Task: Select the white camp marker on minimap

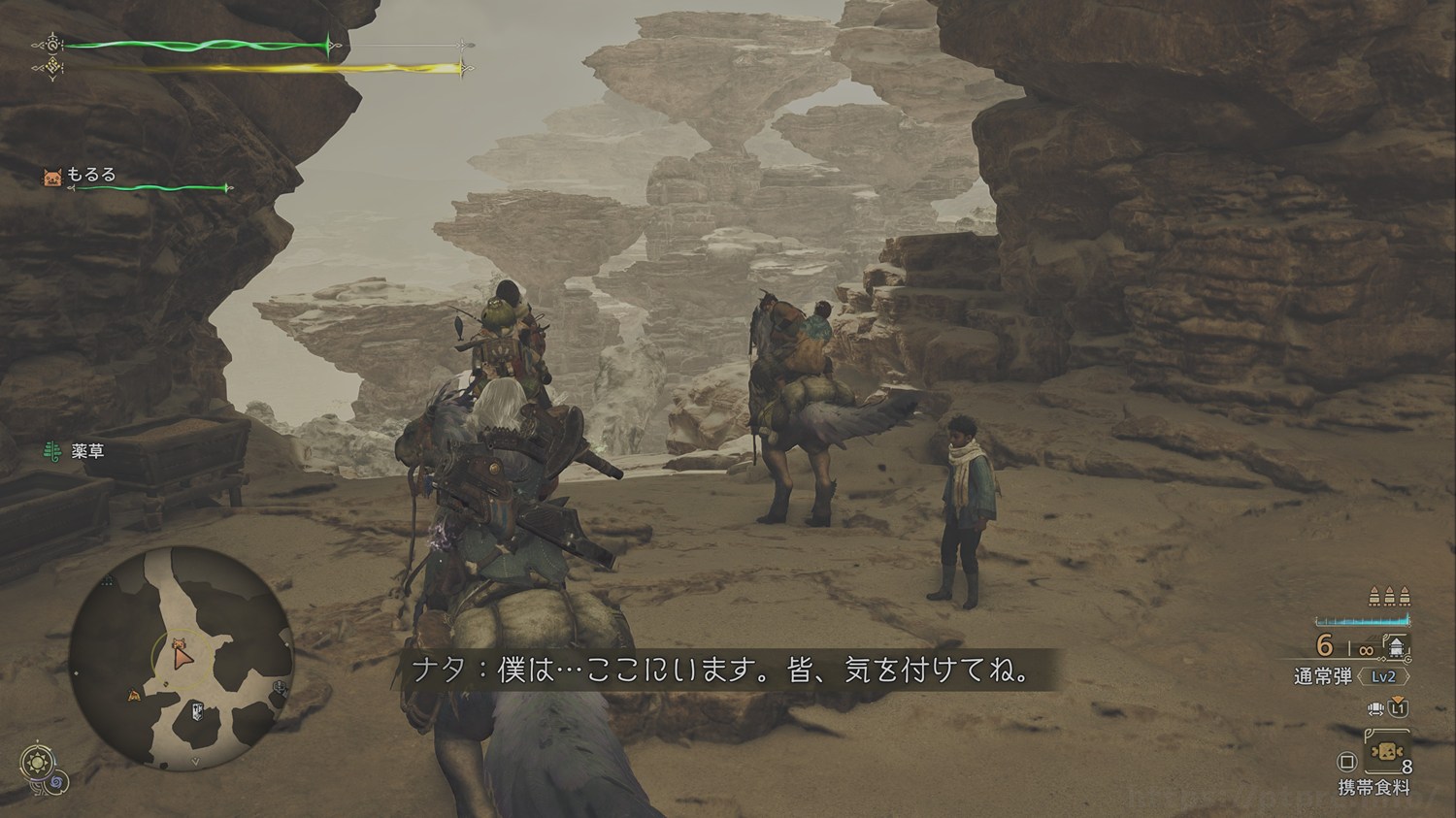Action: pyautogui.click(x=199, y=712)
